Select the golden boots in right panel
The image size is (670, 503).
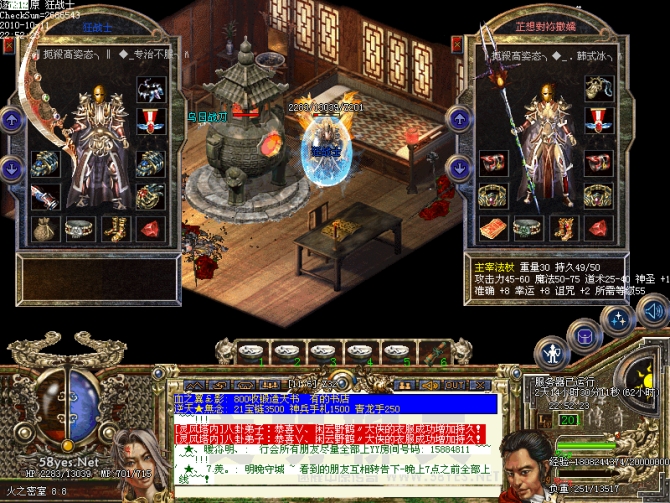(x=562, y=229)
